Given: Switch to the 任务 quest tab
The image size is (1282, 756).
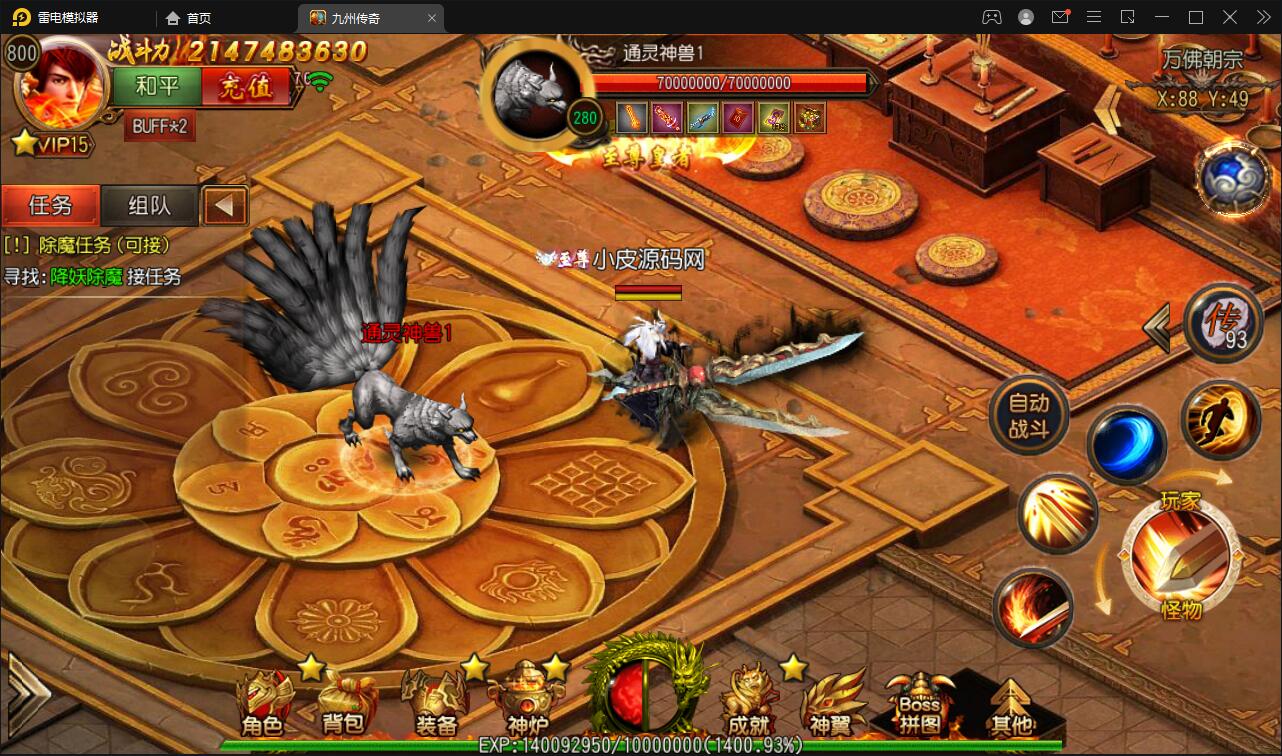Looking at the screenshot, I should [x=50, y=206].
